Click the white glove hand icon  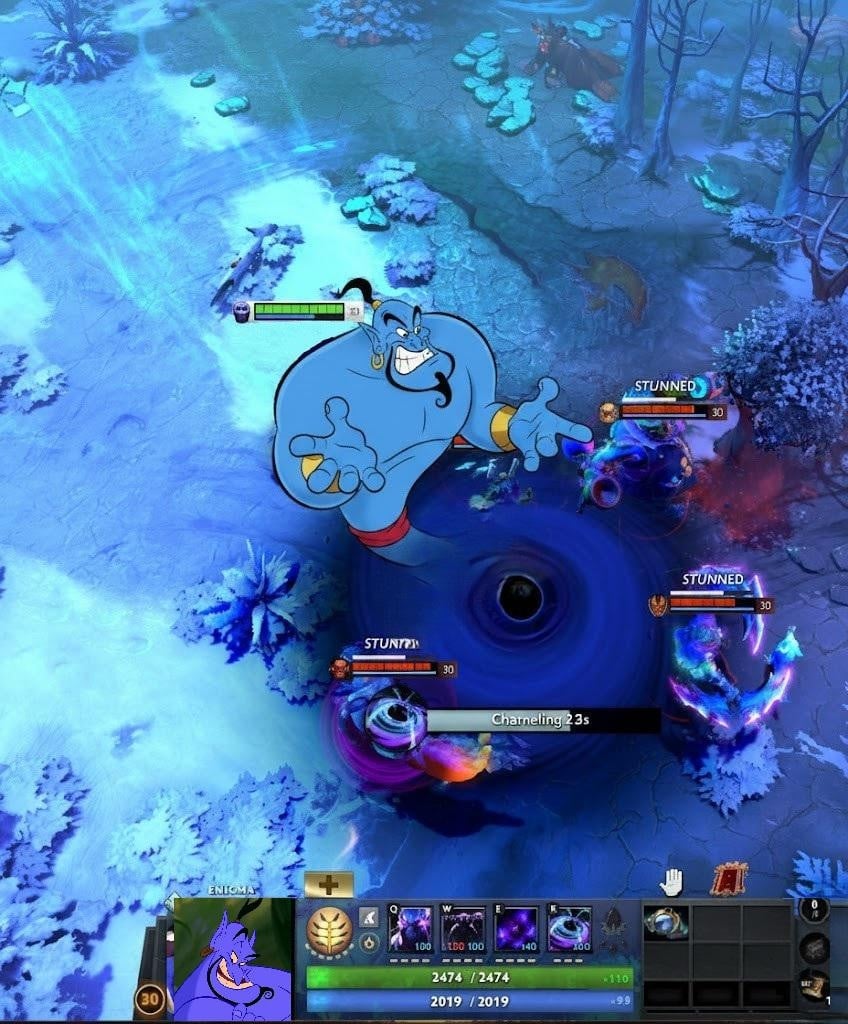point(671,881)
